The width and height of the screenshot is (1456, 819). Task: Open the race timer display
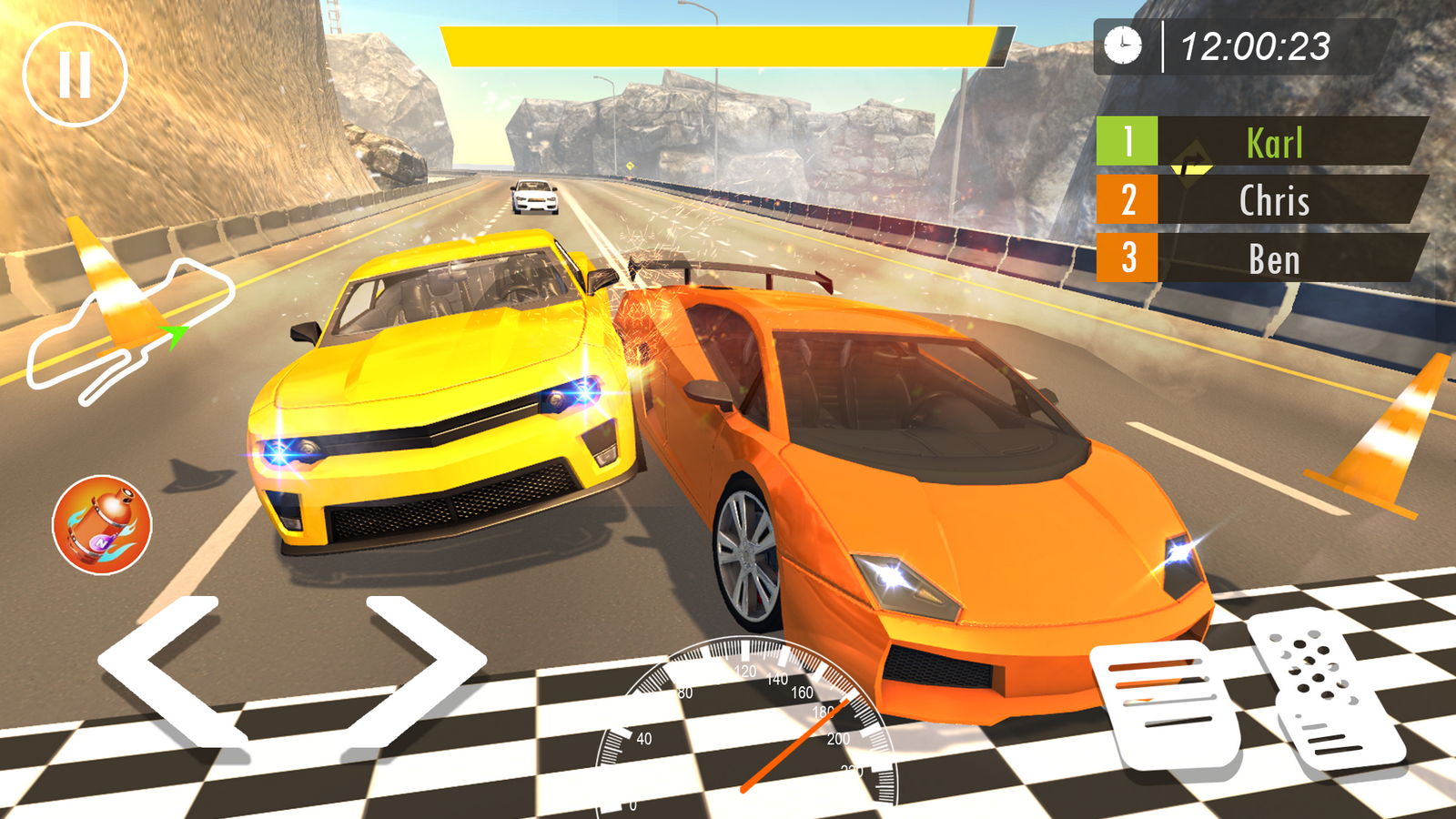(1256, 45)
